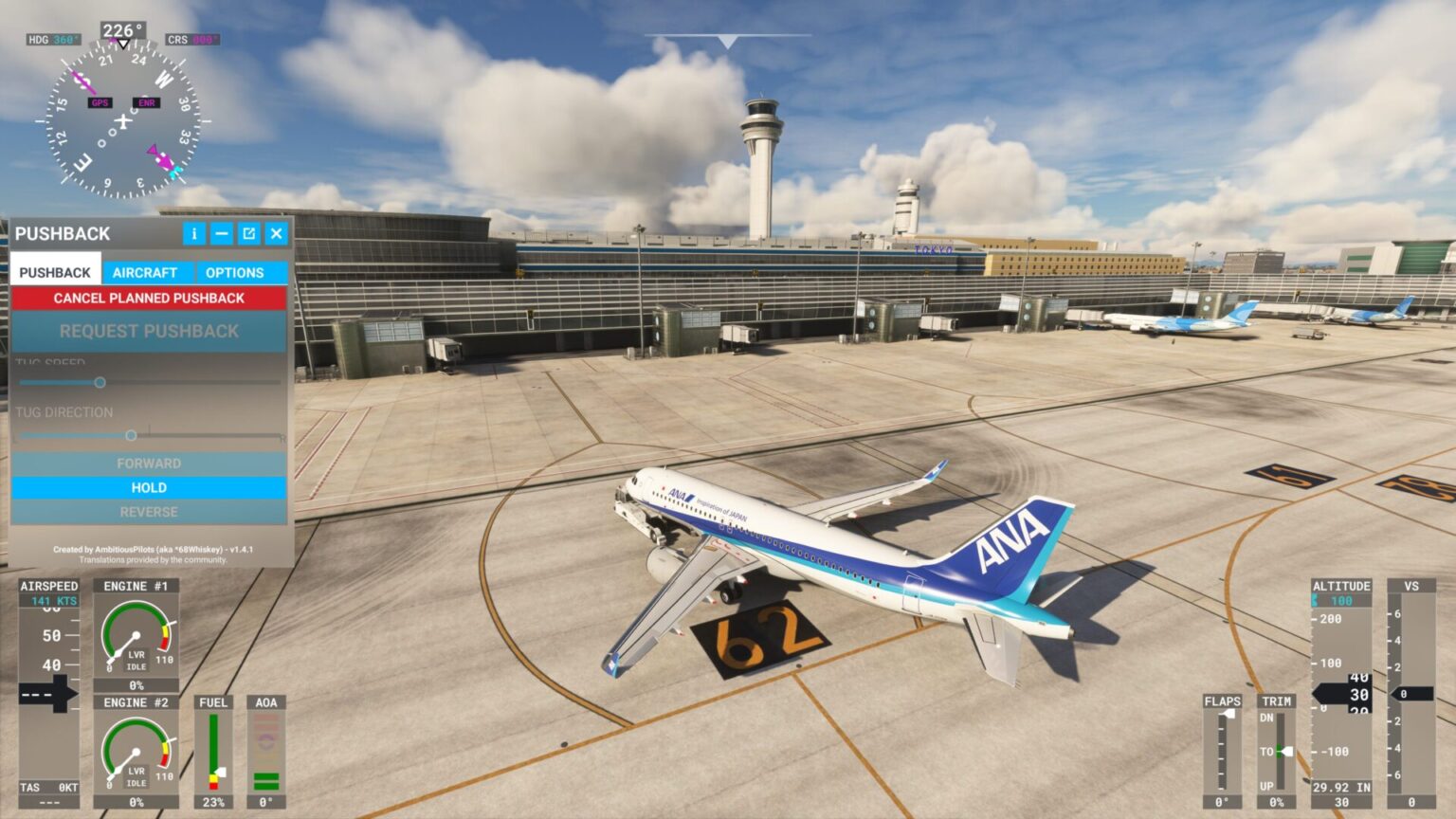Viewport: 1456px width, 819px height.
Task: Adjust the Tug Speed slider
Action: (99, 381)
